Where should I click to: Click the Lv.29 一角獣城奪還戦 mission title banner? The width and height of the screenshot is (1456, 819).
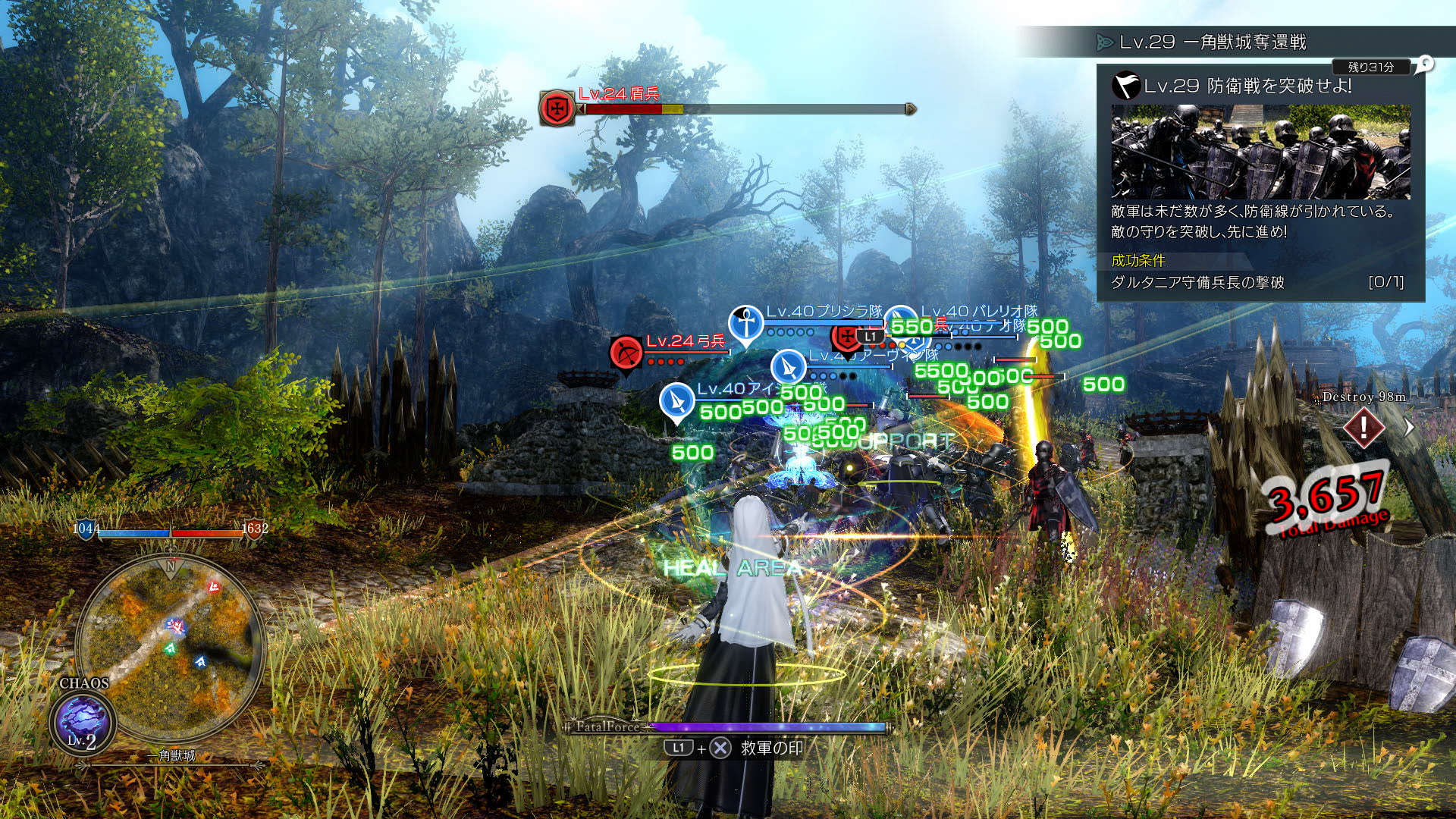click(x=1213, y=42)
